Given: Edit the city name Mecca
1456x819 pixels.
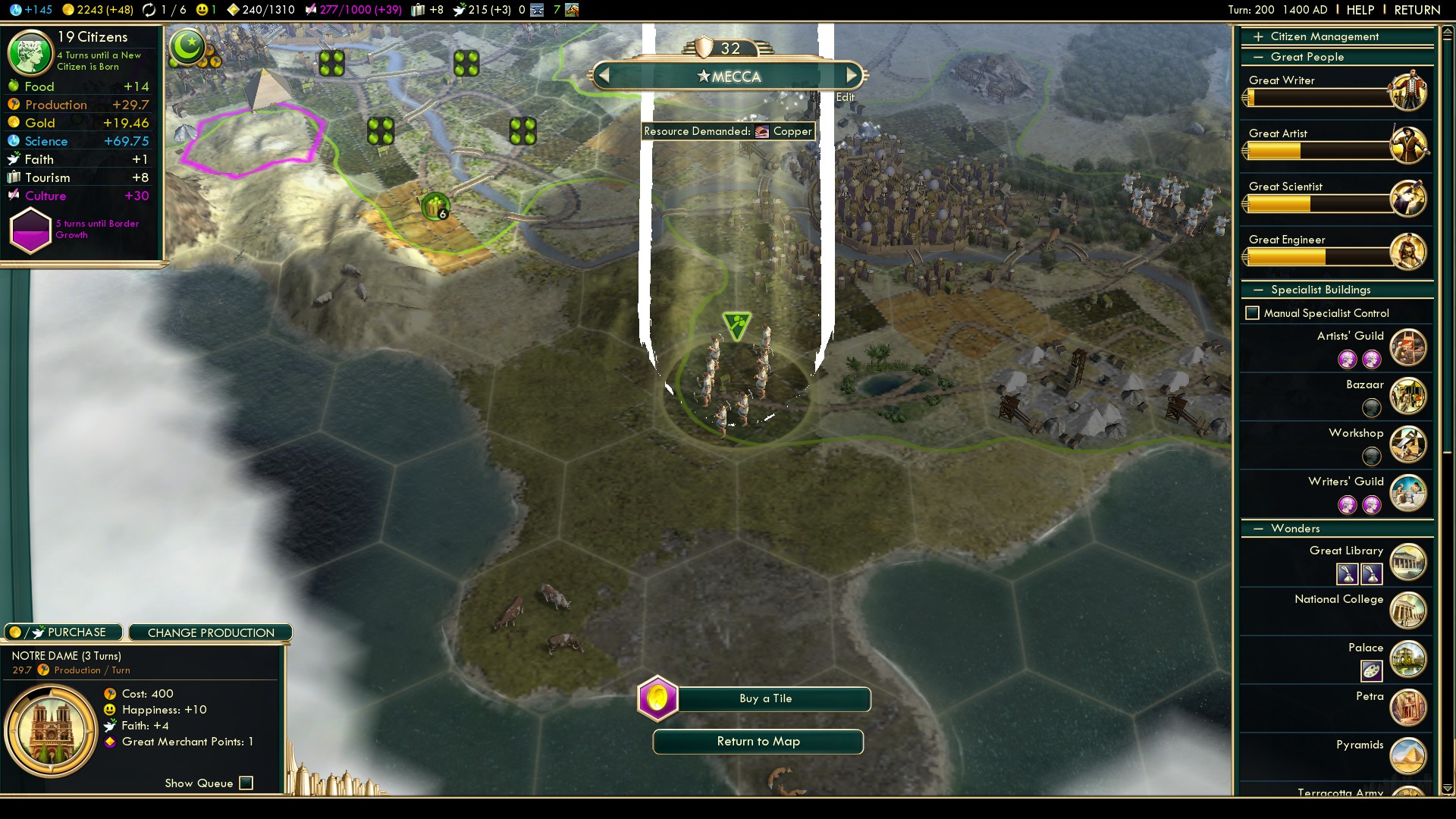Looking at the screenshot, I should [845, 97].
